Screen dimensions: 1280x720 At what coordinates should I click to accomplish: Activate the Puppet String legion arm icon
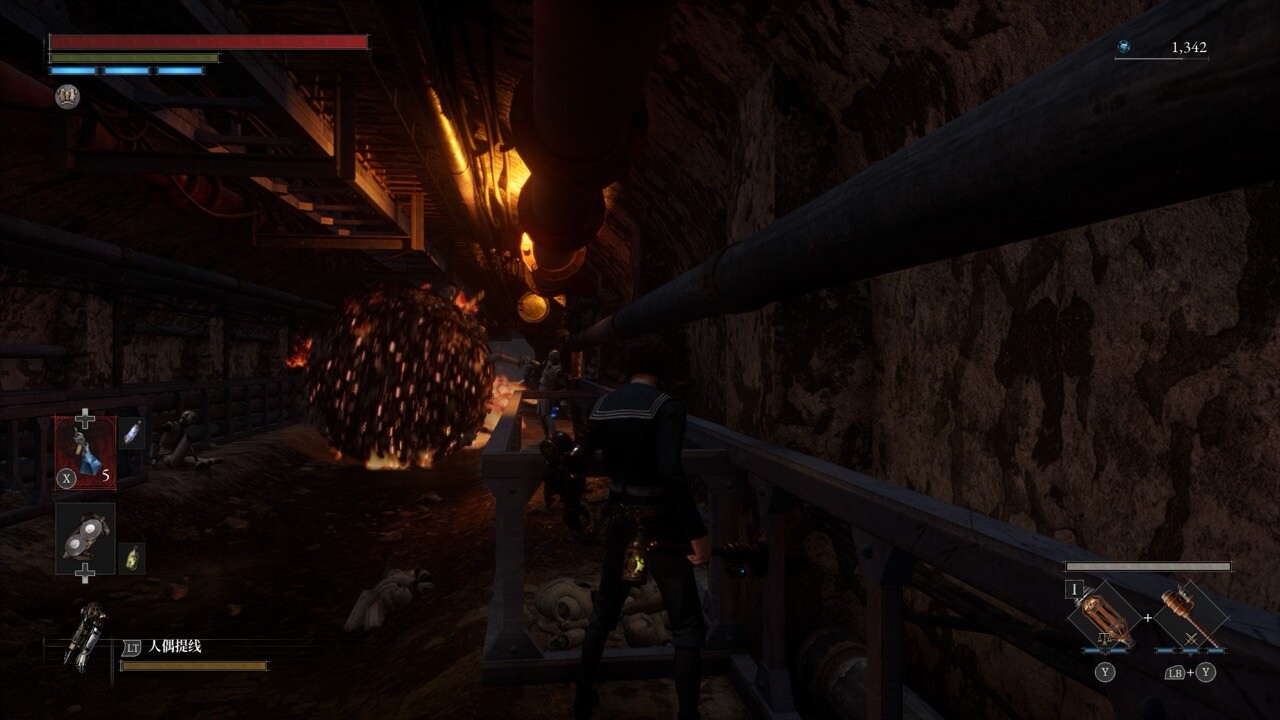tap(85, 636)
